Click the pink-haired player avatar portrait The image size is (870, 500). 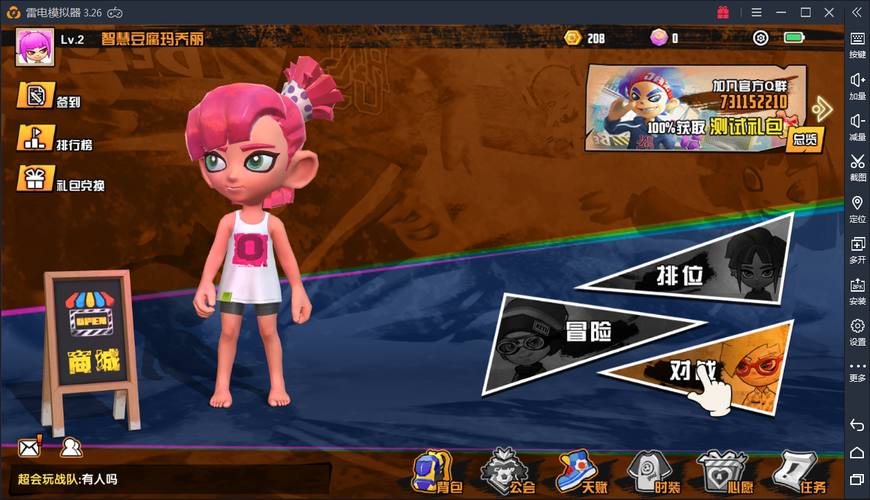click(34, 45)
